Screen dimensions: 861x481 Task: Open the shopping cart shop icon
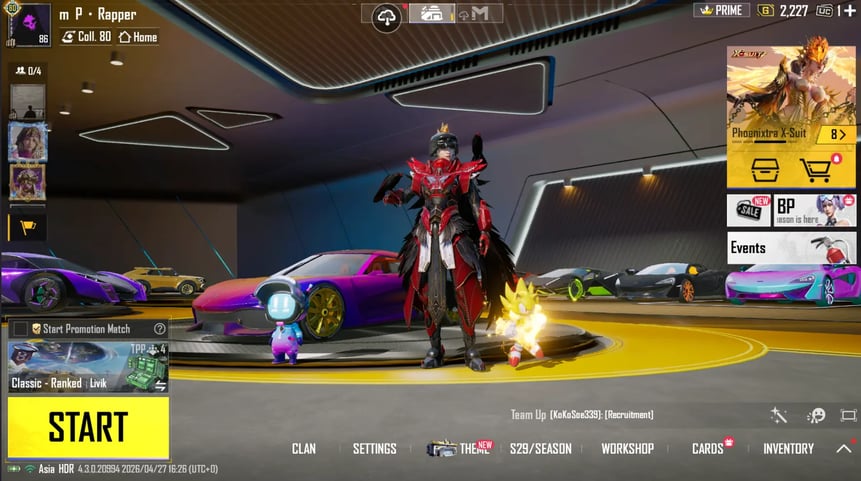coord(818,169)
